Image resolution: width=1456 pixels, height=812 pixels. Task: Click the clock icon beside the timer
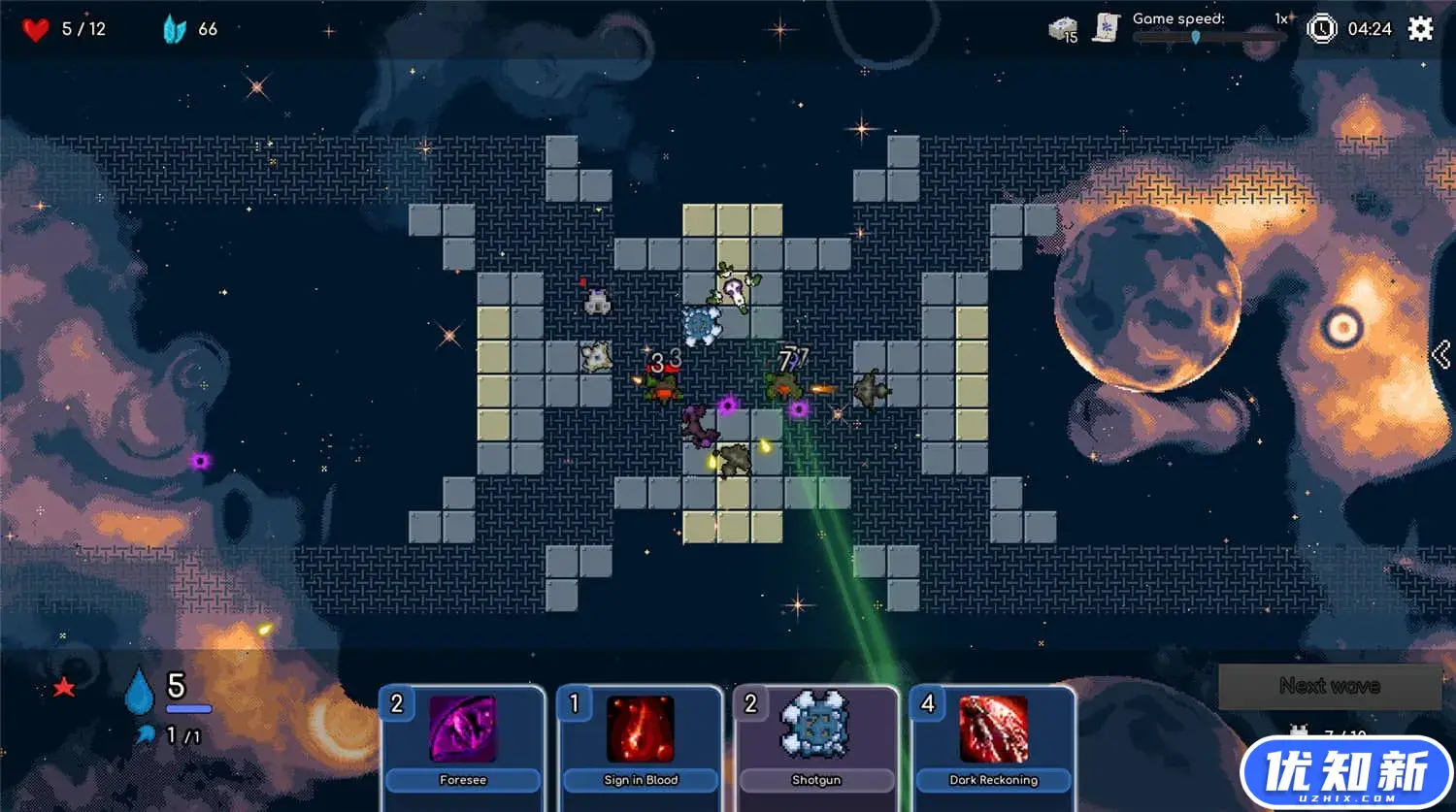[1321, 29]
